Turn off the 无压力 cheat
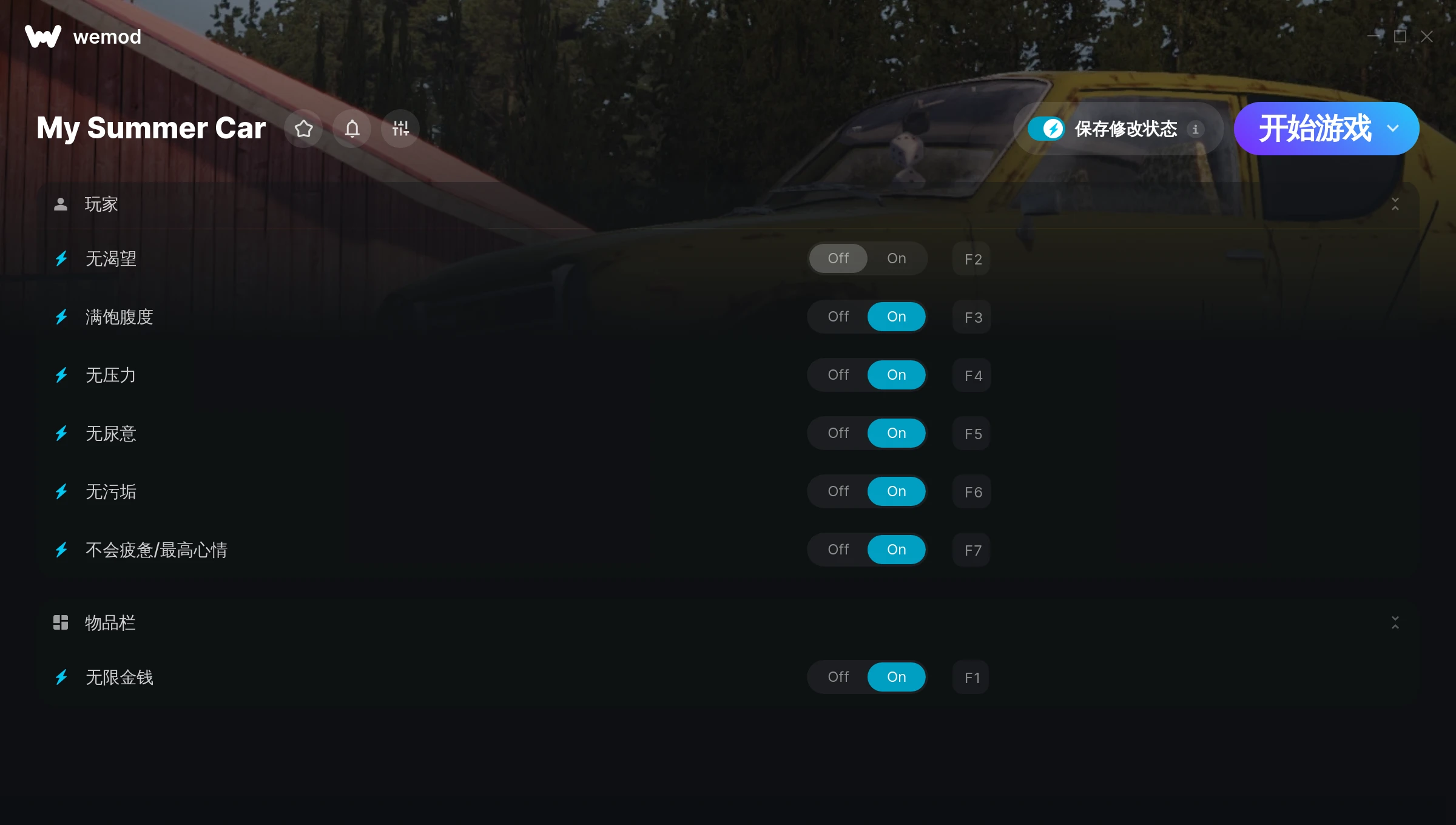This screenshot has width=1456, height=825. 838,375
